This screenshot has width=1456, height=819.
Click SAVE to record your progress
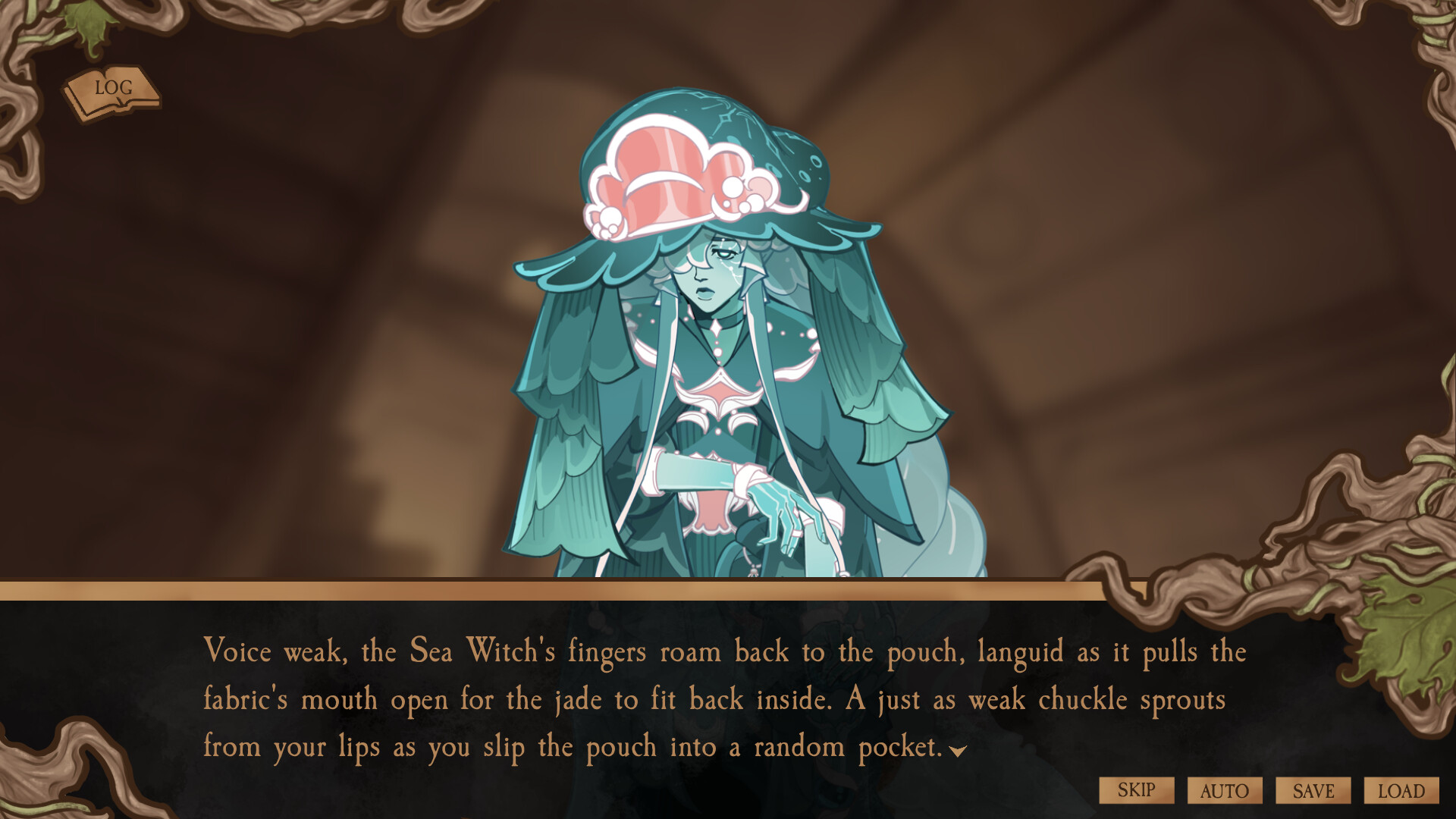point(1312,789)
